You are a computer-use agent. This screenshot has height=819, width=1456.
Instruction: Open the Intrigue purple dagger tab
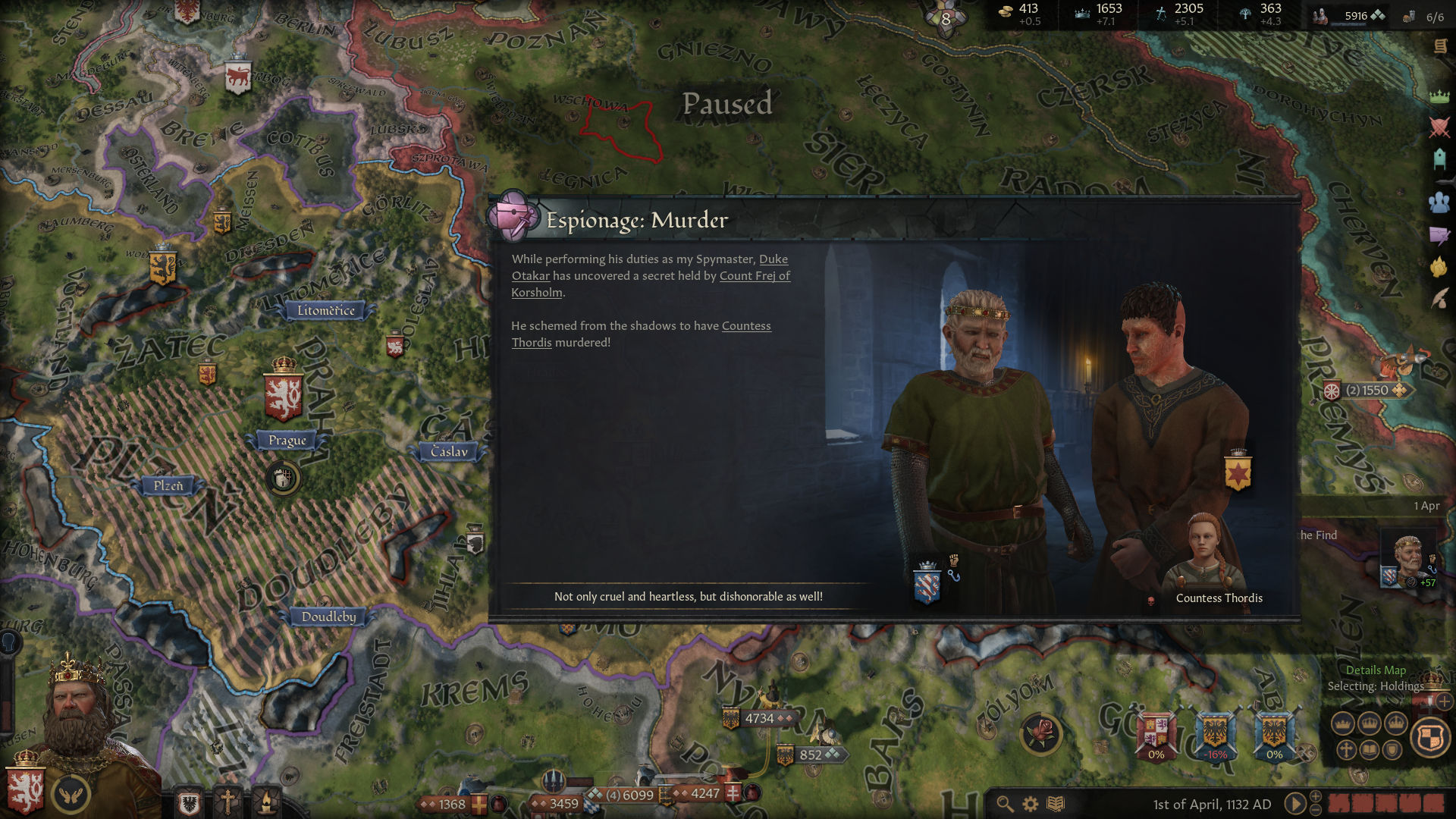(x=1439, y=236)
